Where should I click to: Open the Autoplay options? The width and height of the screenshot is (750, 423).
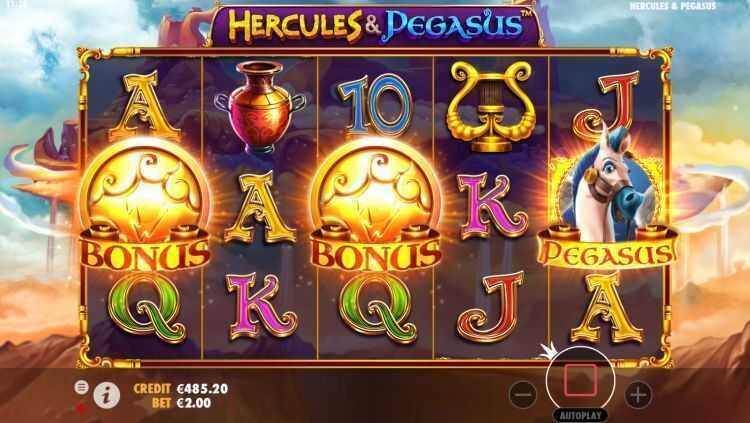pyautogui.click(x=580, y=412)
